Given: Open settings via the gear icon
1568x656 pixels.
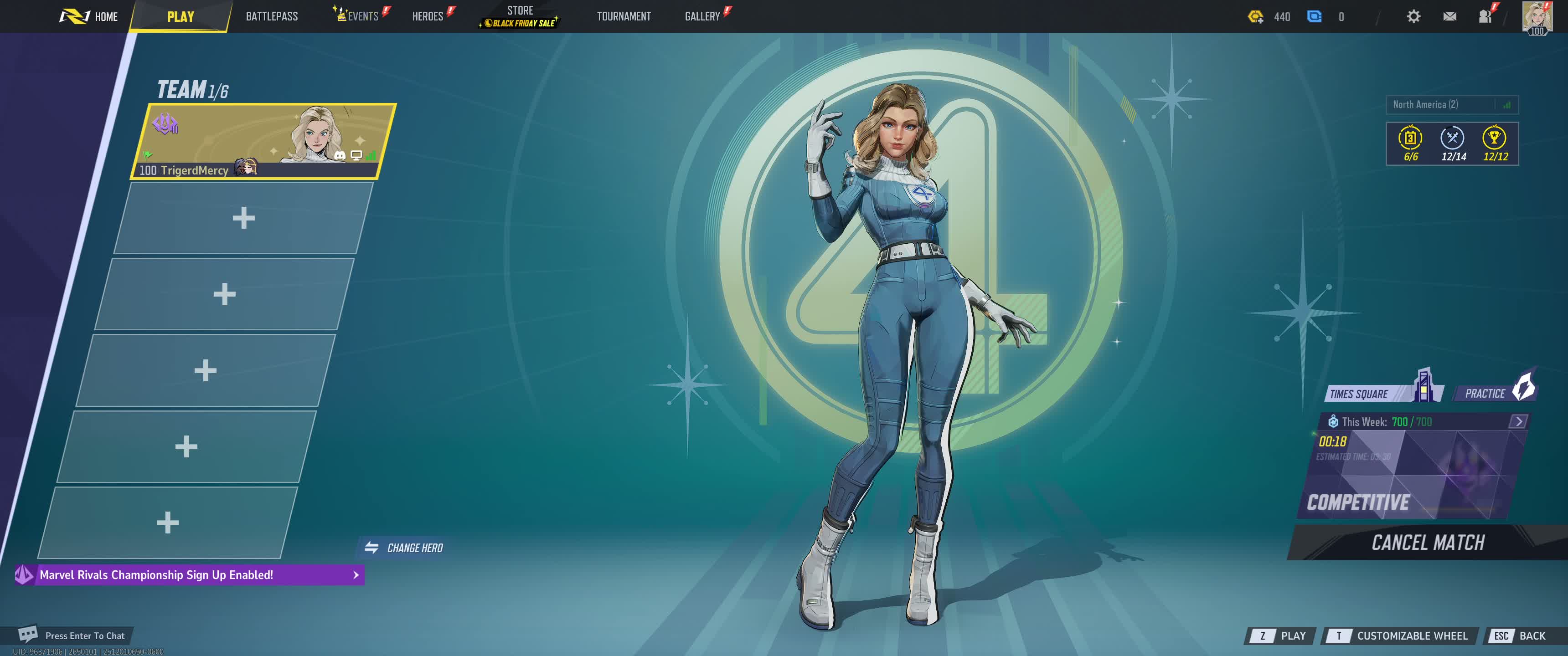Looking at the screenshot, I should click(1413, 16).
